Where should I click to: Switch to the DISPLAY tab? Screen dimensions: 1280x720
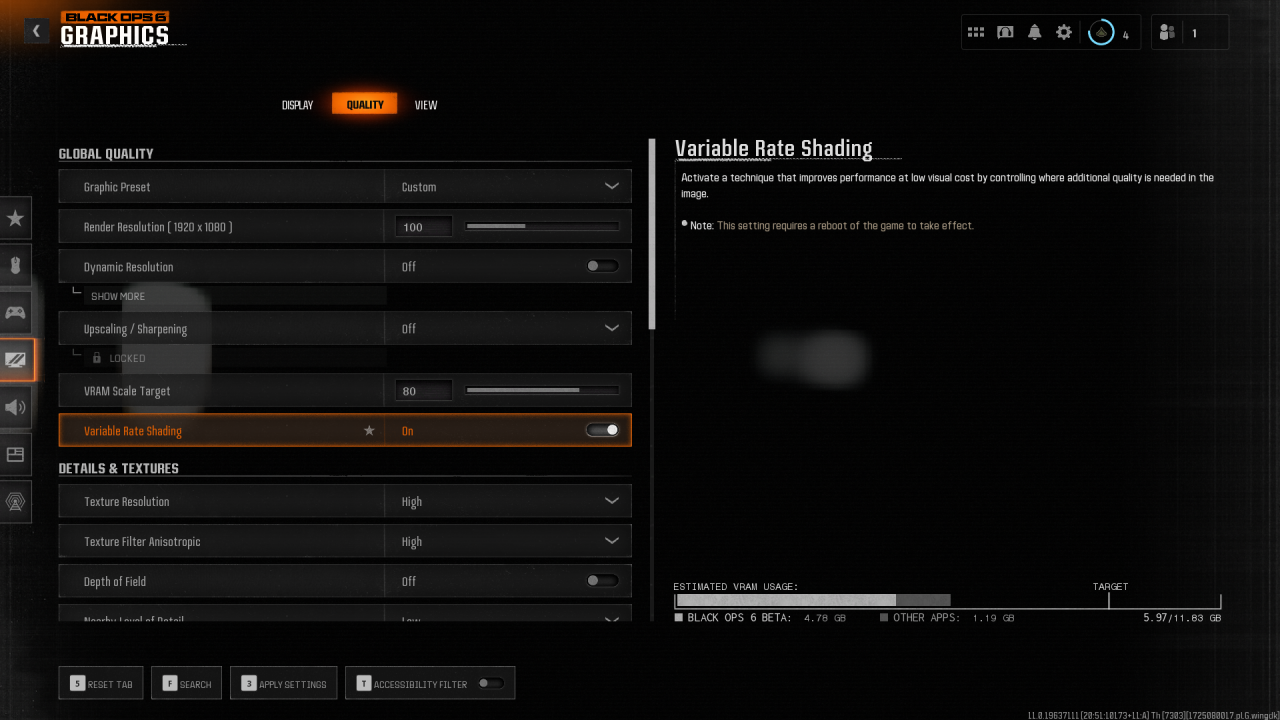pos(297,104)
